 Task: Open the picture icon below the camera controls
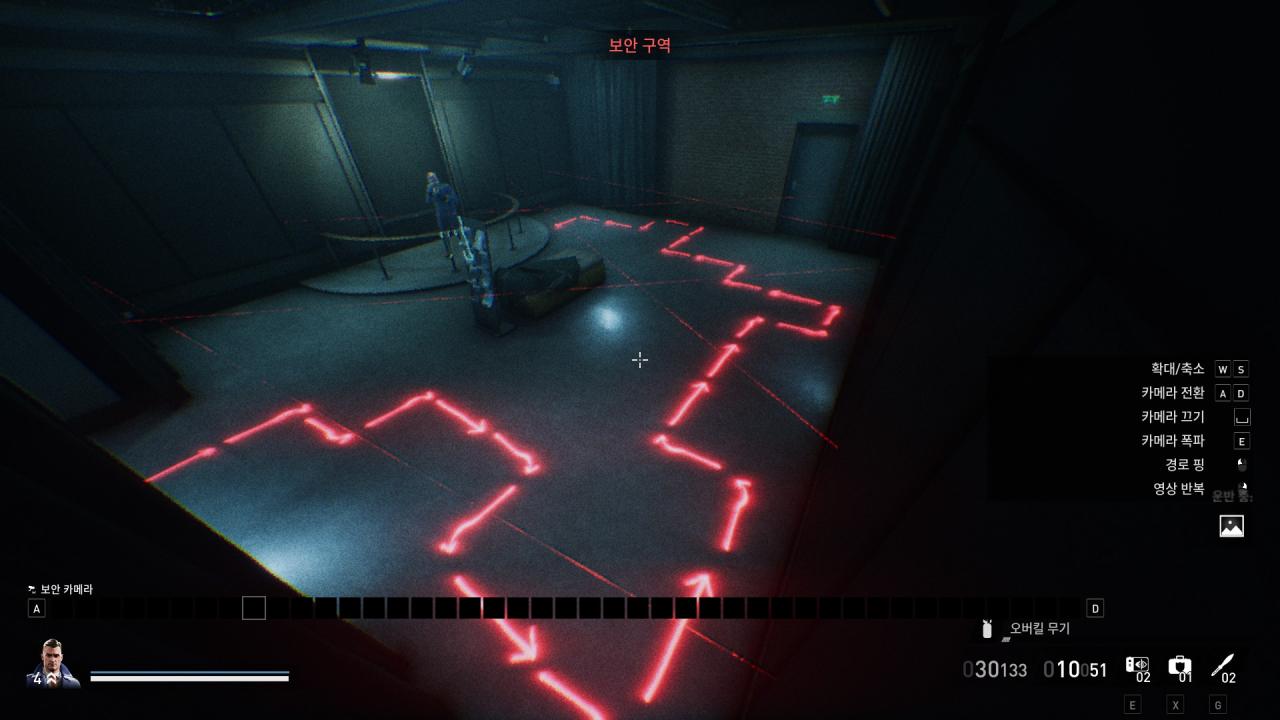pos(1232,526)
